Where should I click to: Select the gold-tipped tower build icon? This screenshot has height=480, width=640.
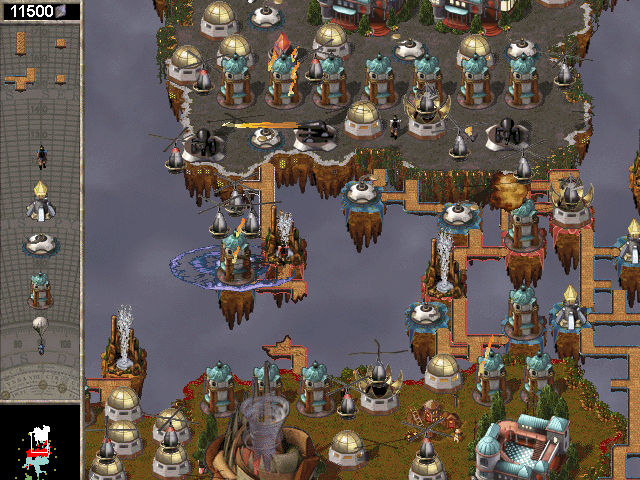click(40, 201)
